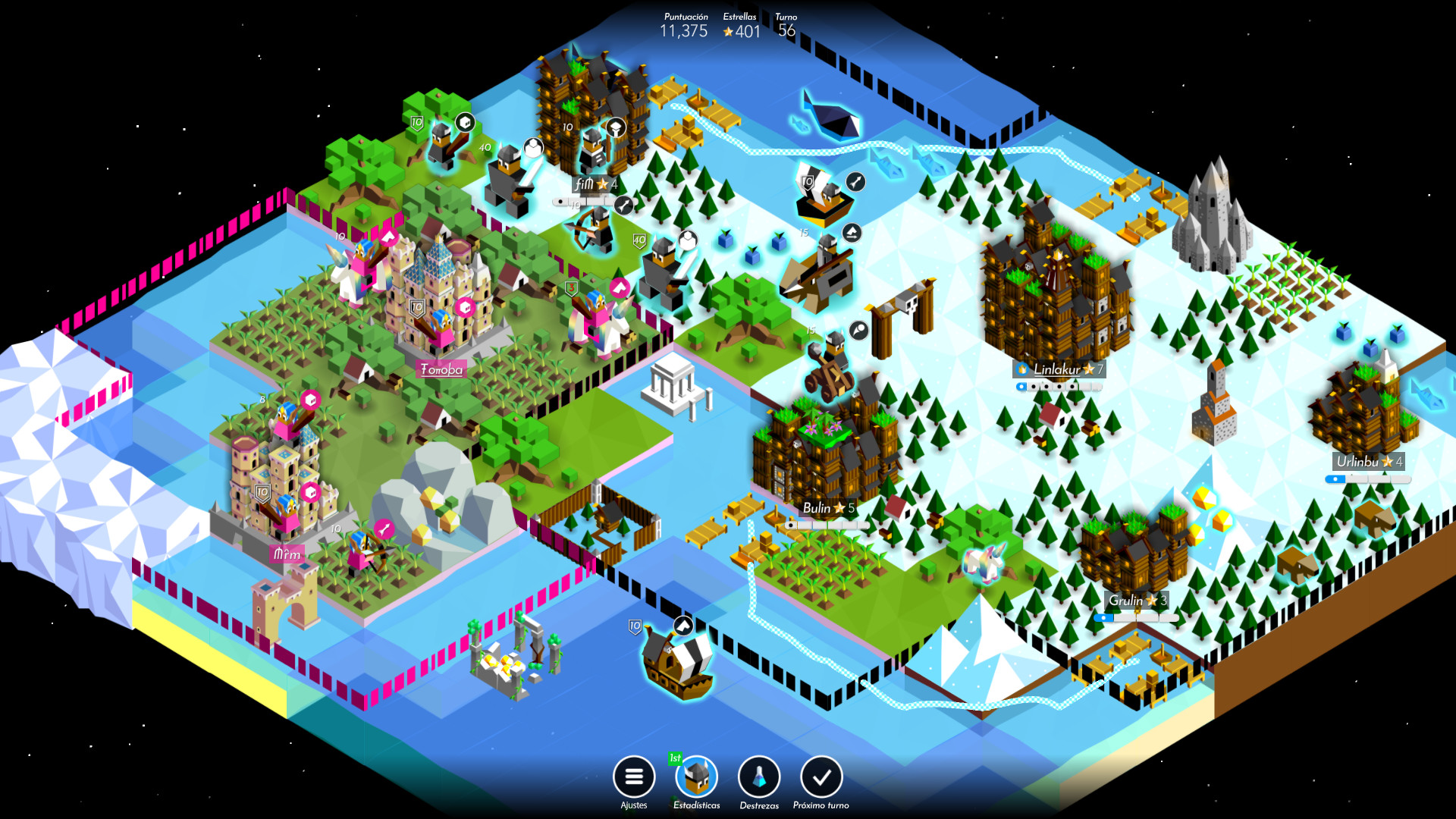This screenshot has height=819, width=1456.
Task: Click the upward arrow icon over the southern ship
Action: tap(683, 626)
